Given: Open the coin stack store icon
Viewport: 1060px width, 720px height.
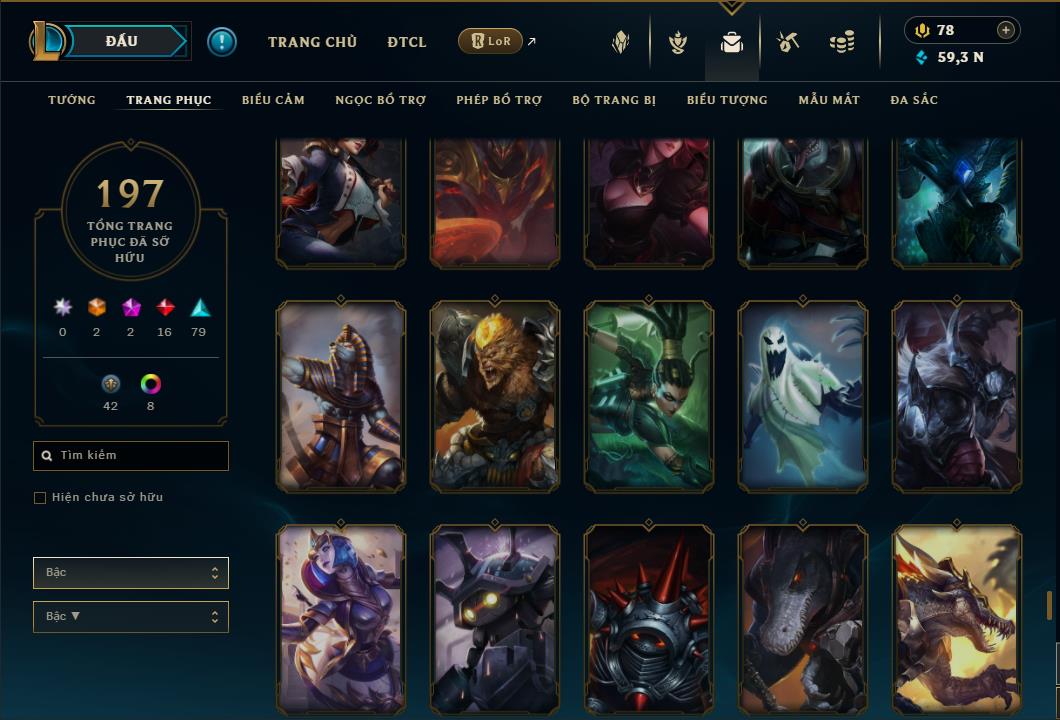Looking at the screenshot, I should [842, 43].
